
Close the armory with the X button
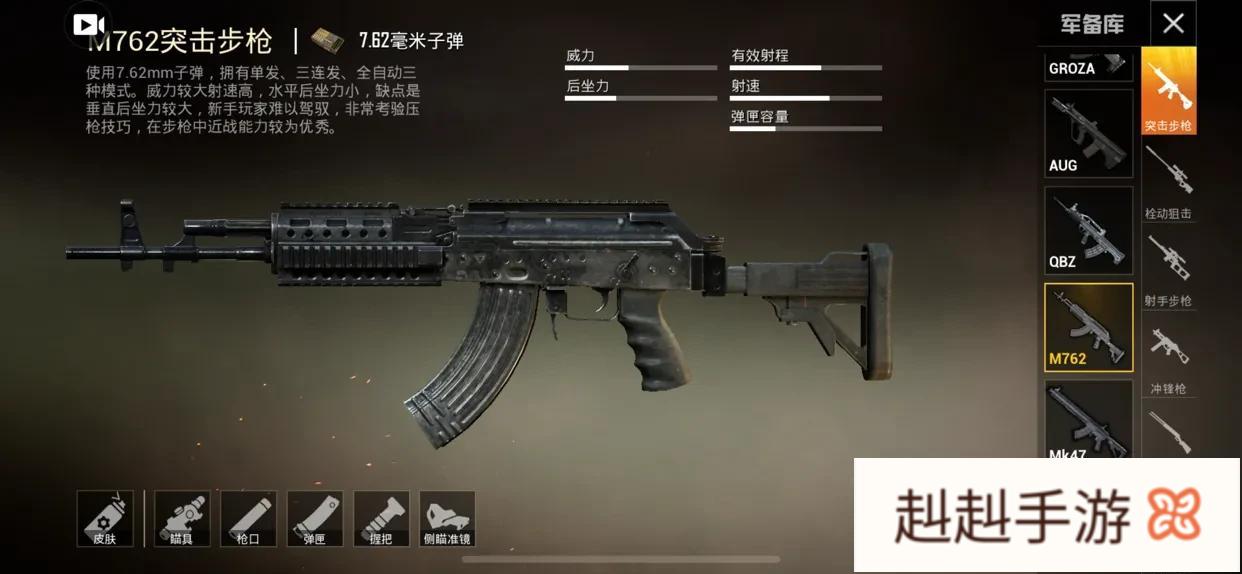click(x=1173, y=23)
